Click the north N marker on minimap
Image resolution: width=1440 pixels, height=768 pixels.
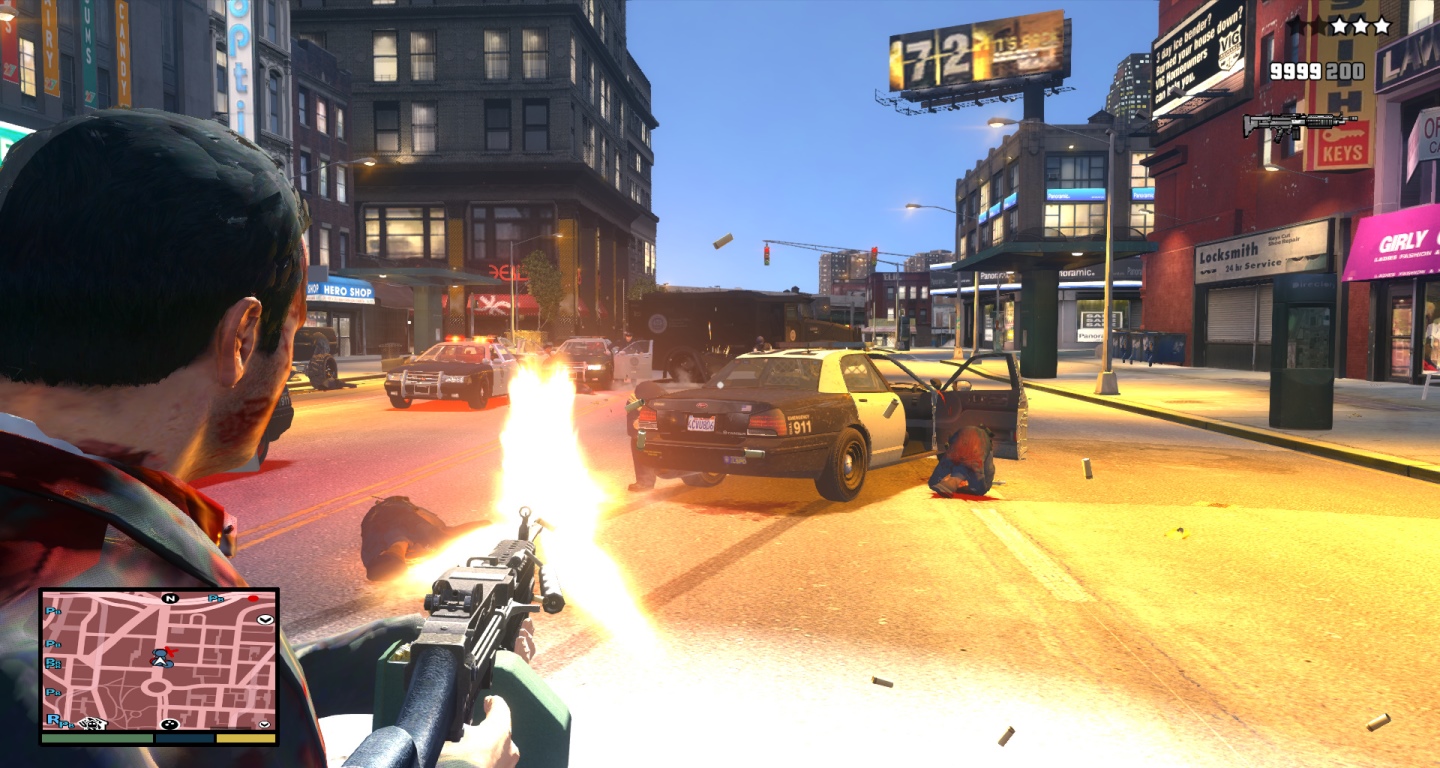[x=170, y=598]
